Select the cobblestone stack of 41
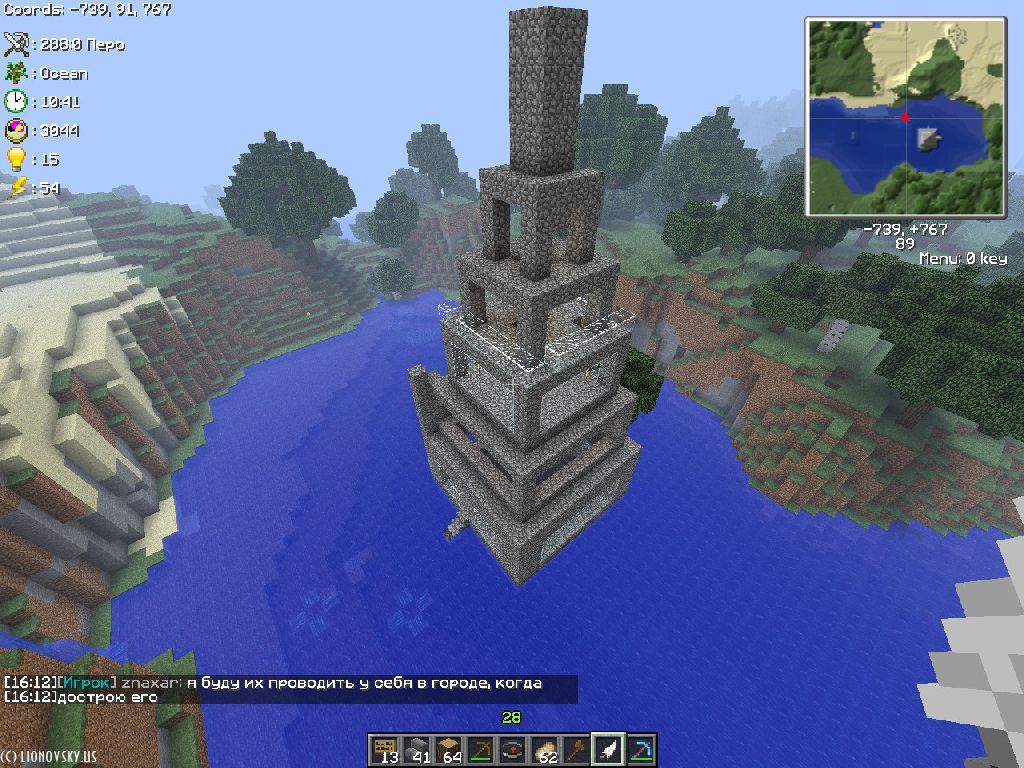Image resolution: width=1024 pixels, height=768 pixels. 416,749
